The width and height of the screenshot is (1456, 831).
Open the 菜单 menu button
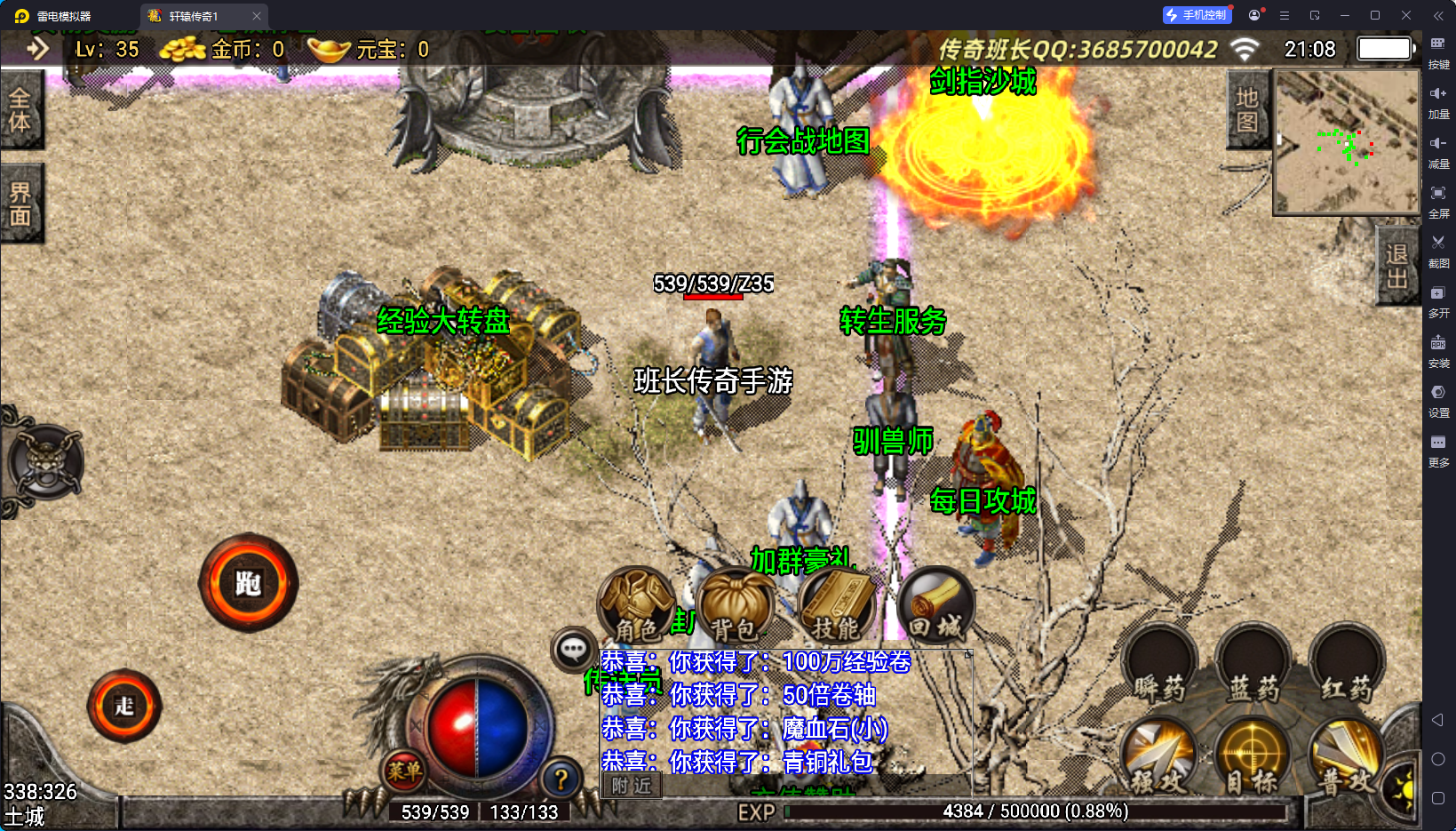pyautogui.click(x=404, y=771)
